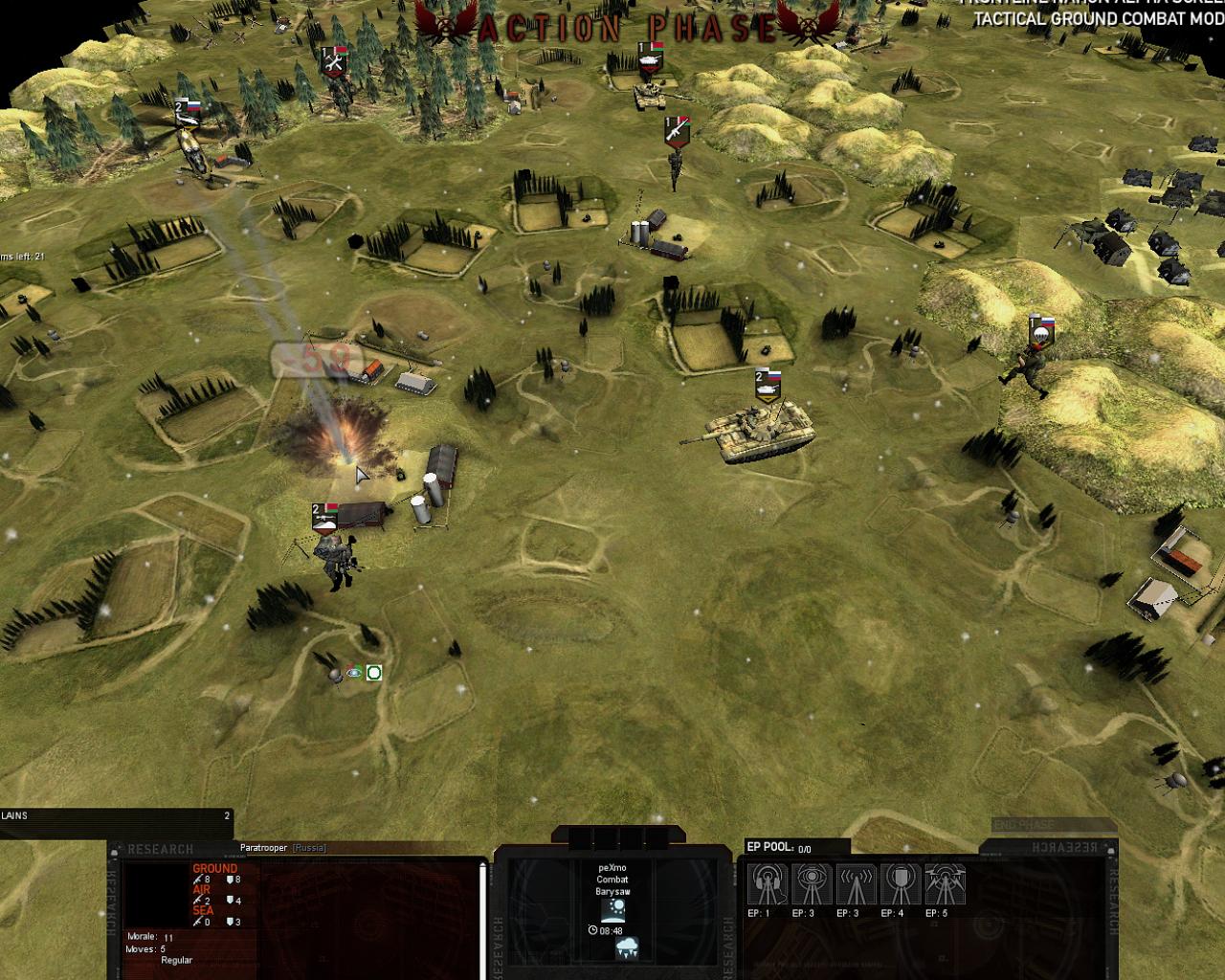Screen dimensions: 1225x980
Task: Toggle the eye status indicator beside the infantry unit
Action: pyautogui.click(x=351, y=672)
